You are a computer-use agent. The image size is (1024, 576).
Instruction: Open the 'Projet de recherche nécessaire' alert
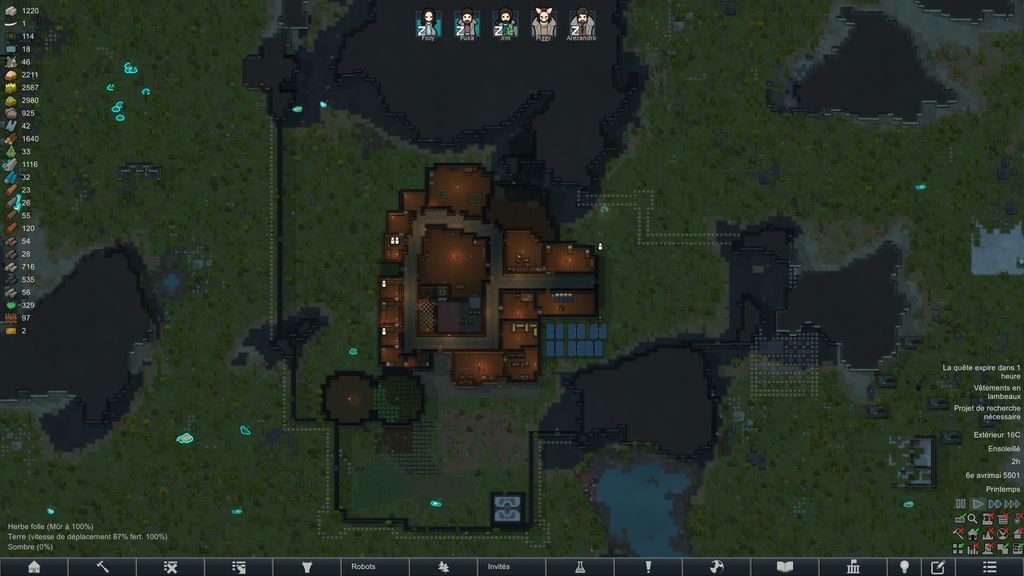click(986, 413)
